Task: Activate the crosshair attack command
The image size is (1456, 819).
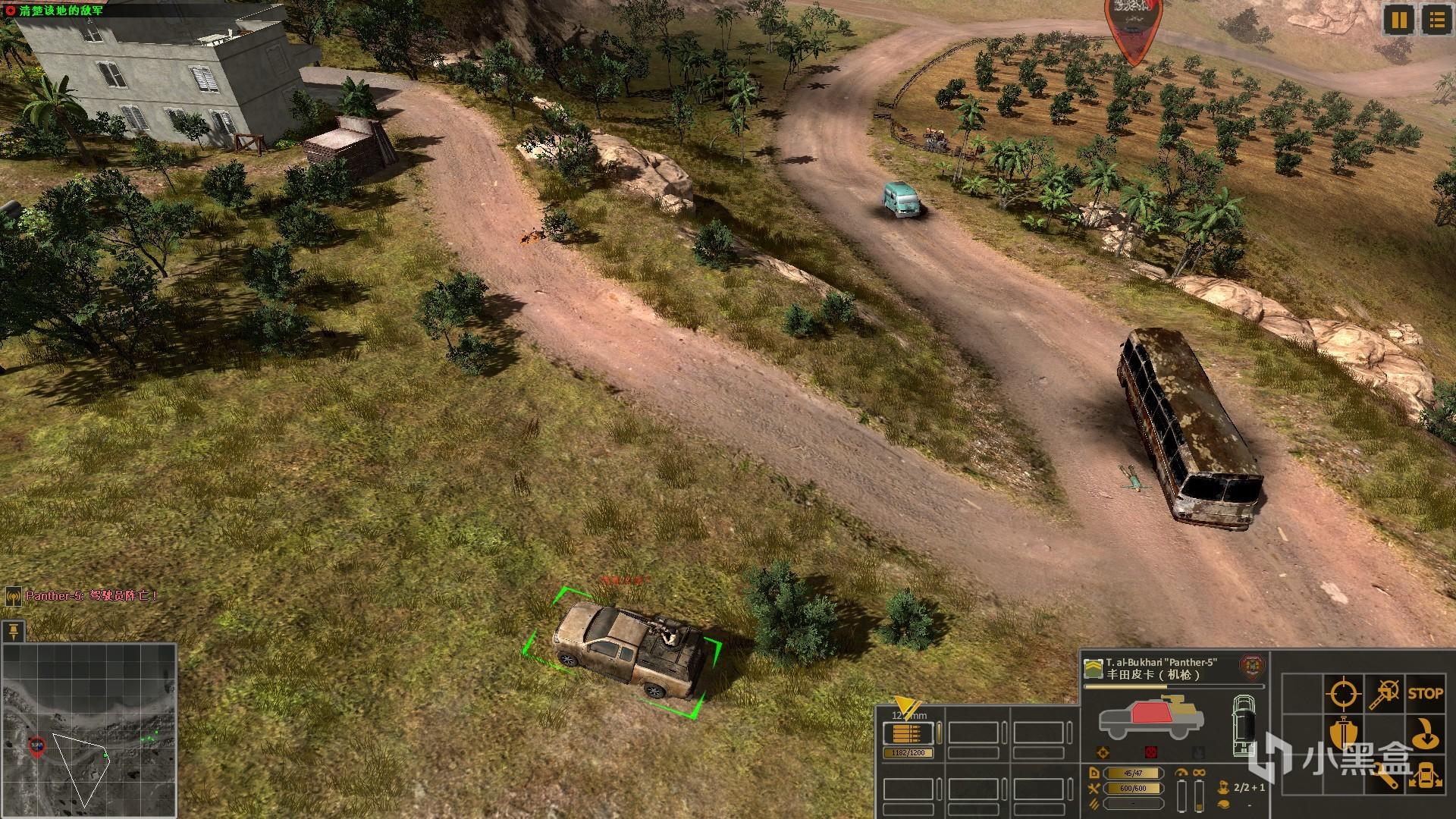Action: (1342, 693)
